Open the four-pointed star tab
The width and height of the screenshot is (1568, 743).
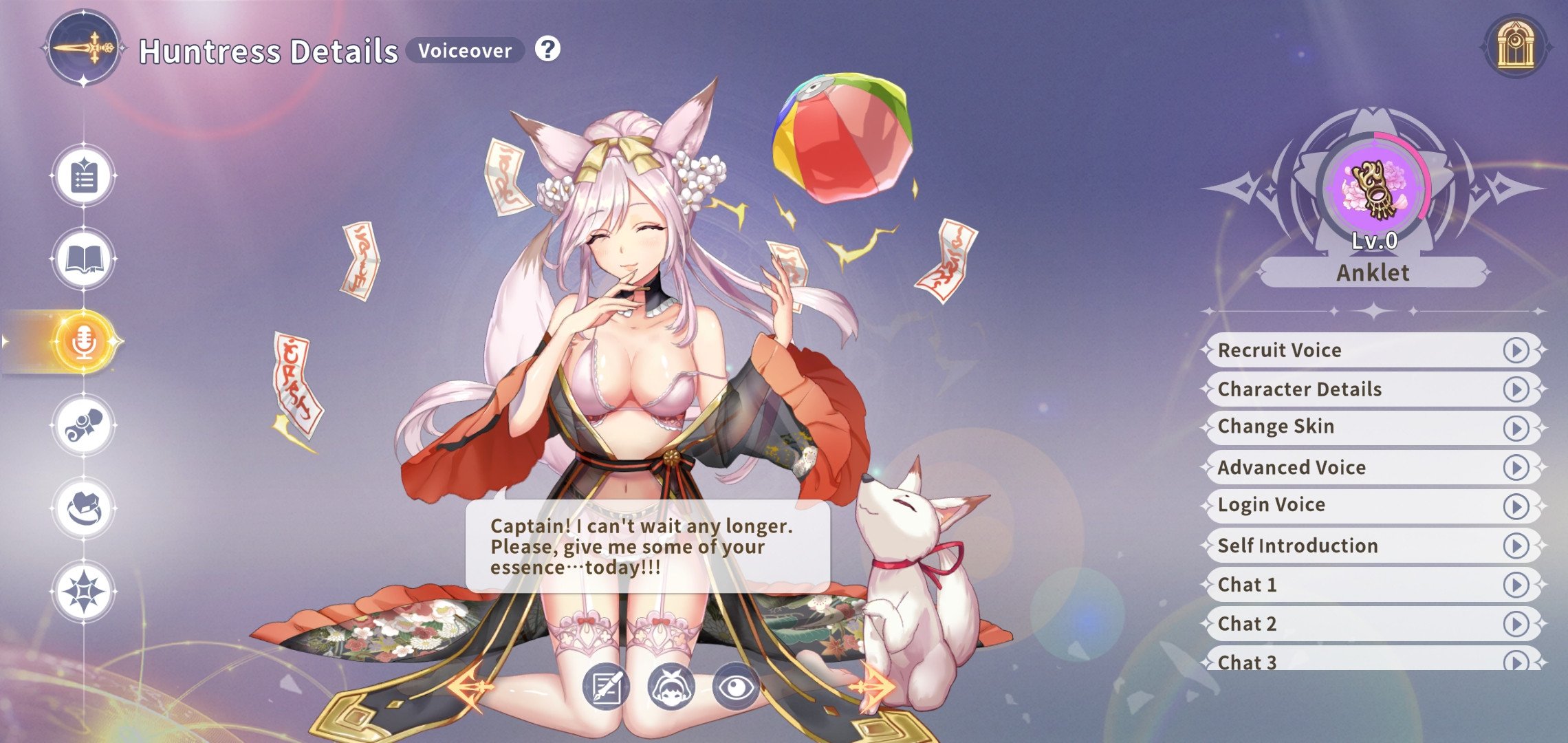(84, 591)
